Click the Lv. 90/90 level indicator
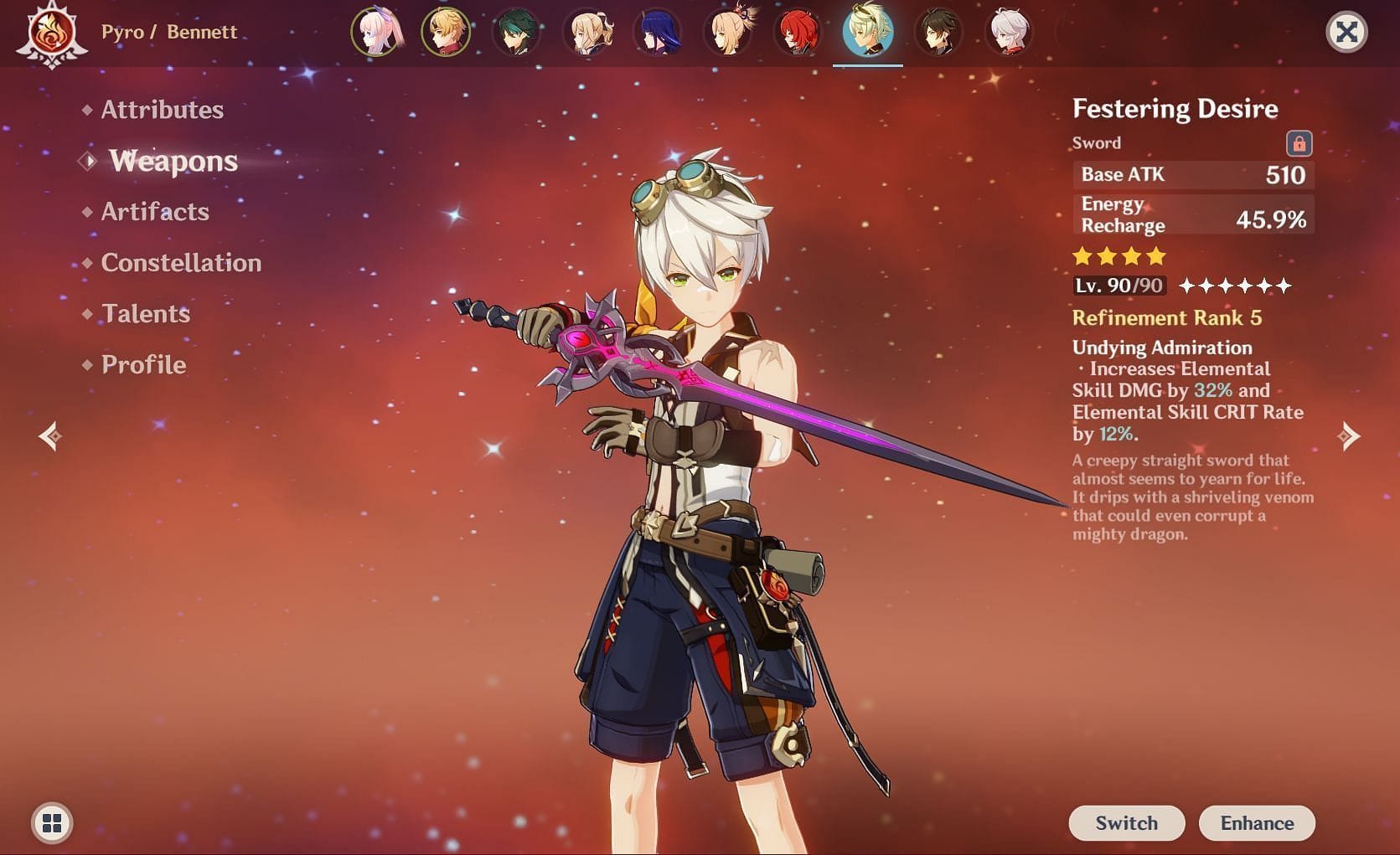This screenshot has height=855, width=1400. 1119,286
